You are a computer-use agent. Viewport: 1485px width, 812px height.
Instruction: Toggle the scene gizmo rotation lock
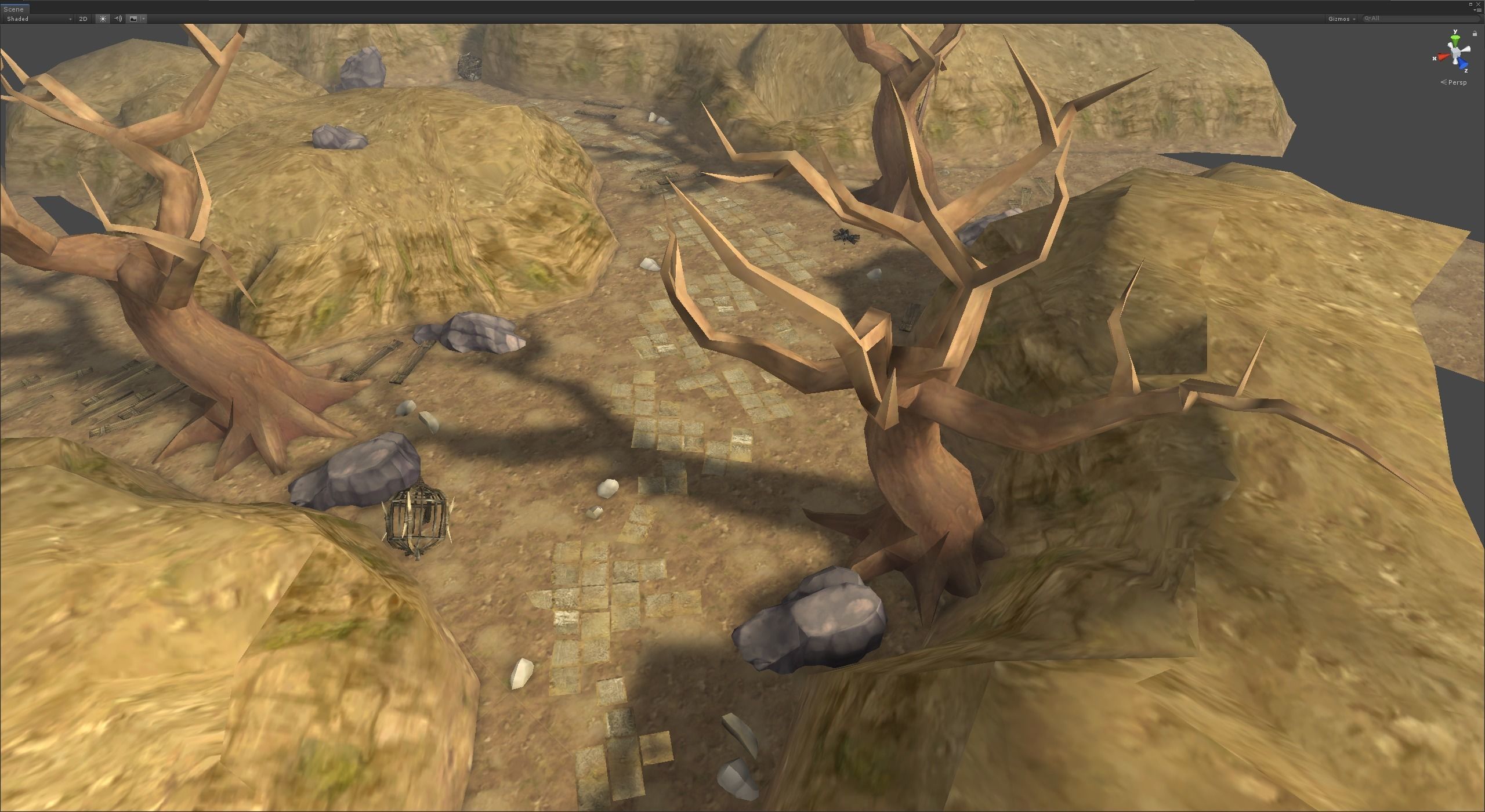[x=1475, y=34]
